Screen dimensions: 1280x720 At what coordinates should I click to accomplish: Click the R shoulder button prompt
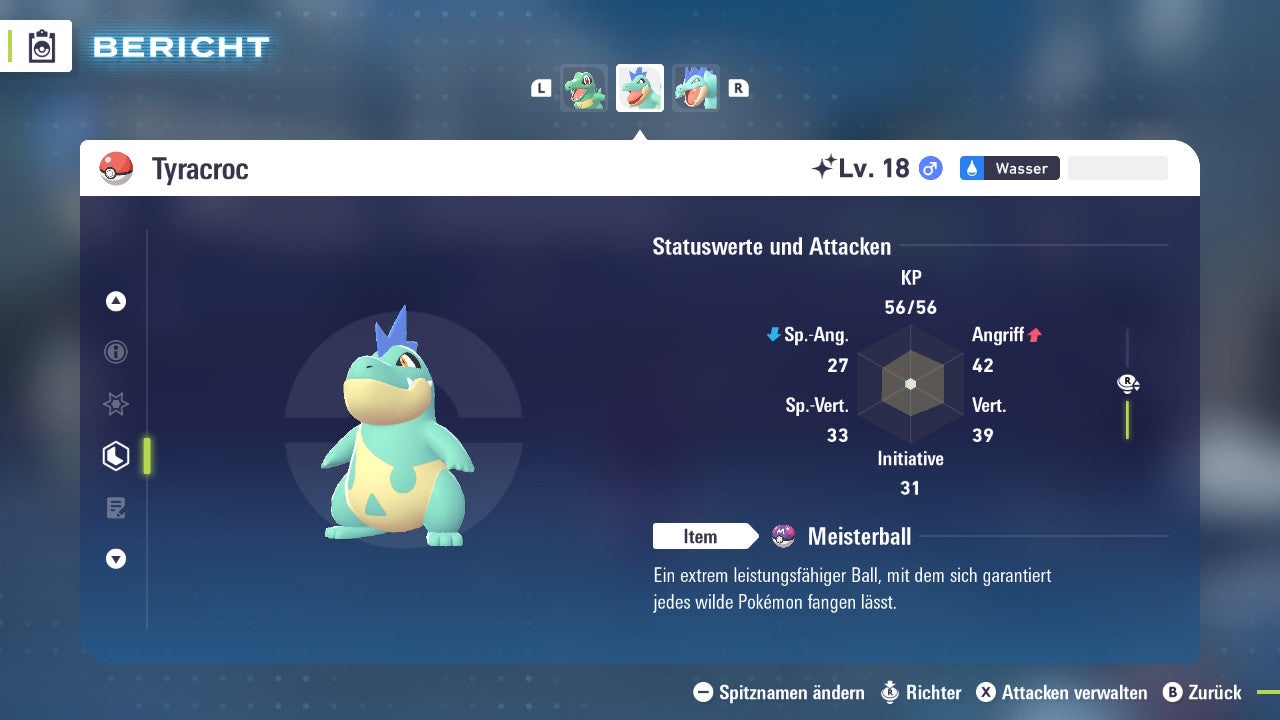click(x=738, y=87)
